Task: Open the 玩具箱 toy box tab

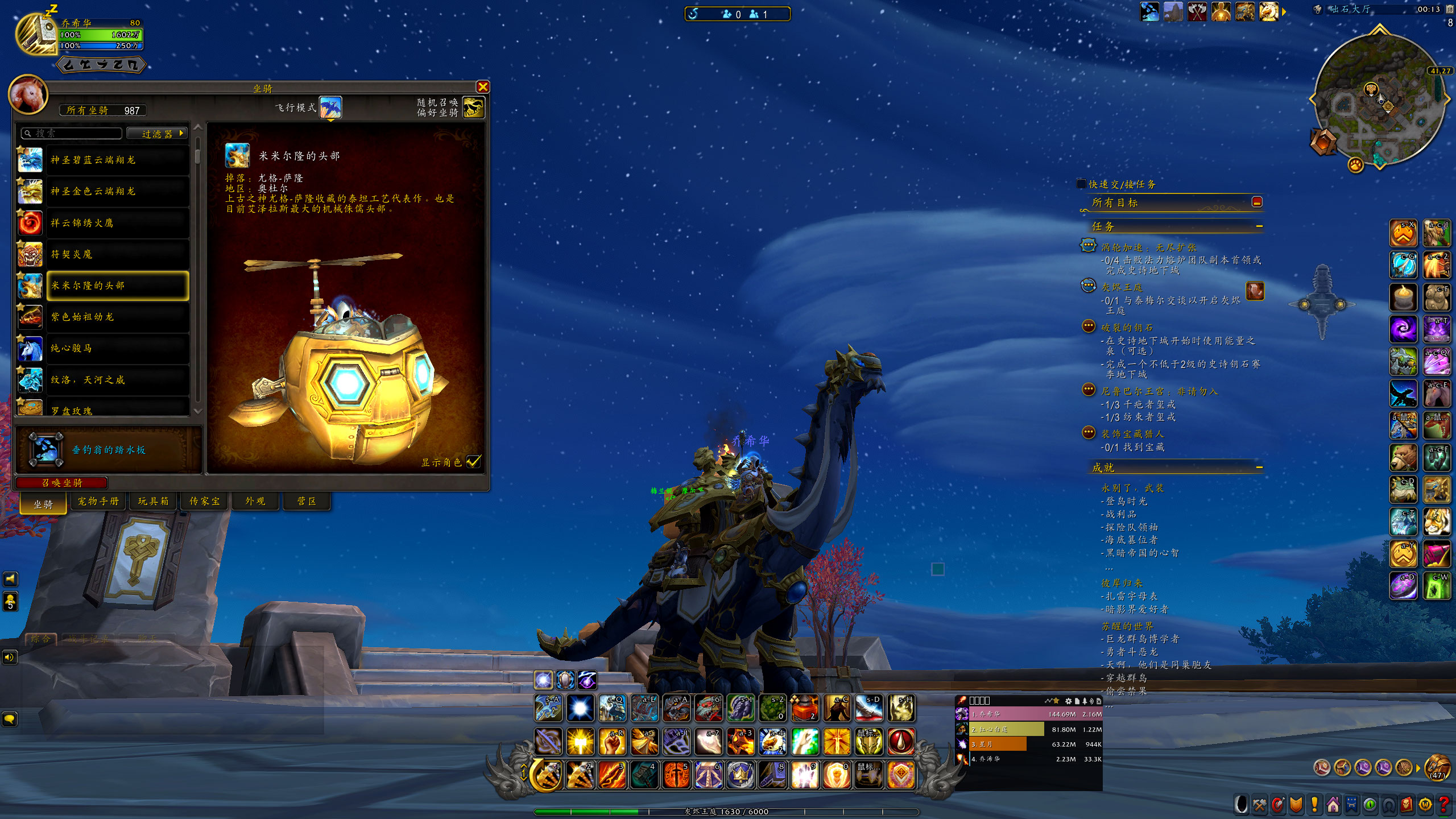Action: (154, 501)
